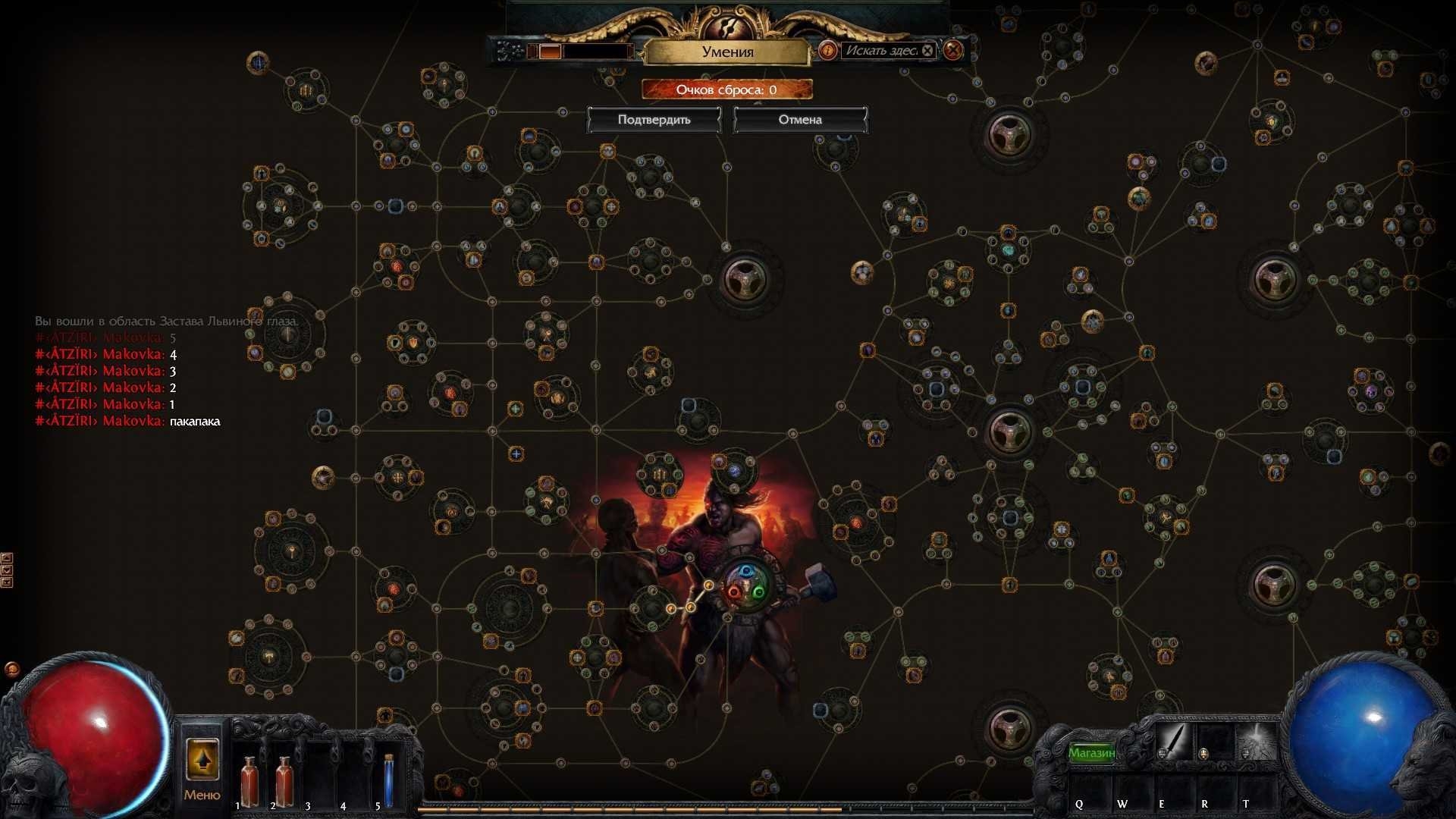The image size is (1456, 819).
Task: Clear the passive tree search field
Action: pos(927,51)
